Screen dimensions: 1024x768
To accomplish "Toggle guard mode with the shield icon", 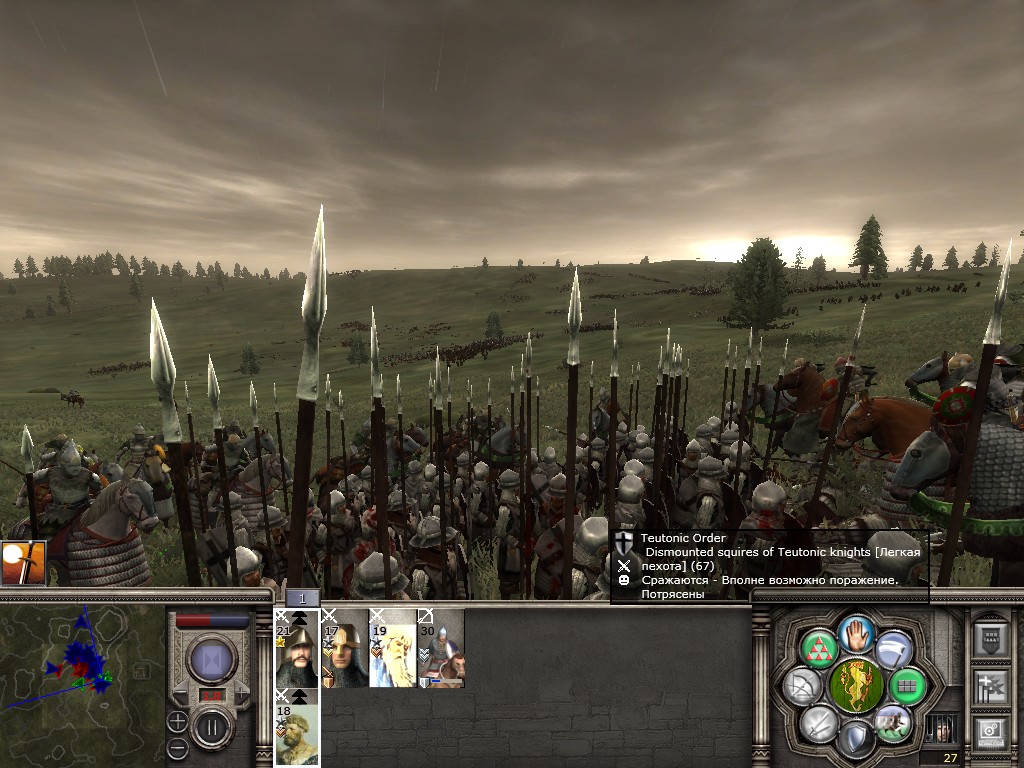I will pyautogui.click(x=856, y=740).
